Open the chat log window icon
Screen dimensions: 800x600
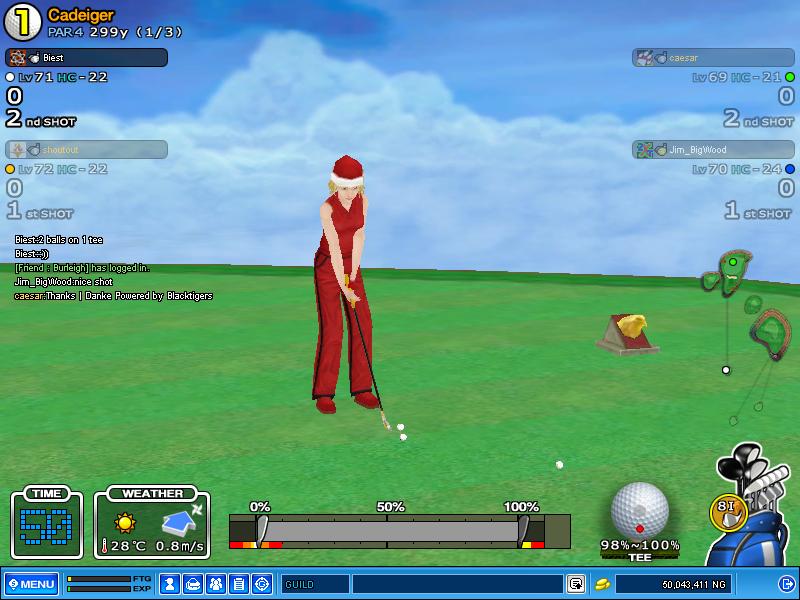click(x=576, y=584)
